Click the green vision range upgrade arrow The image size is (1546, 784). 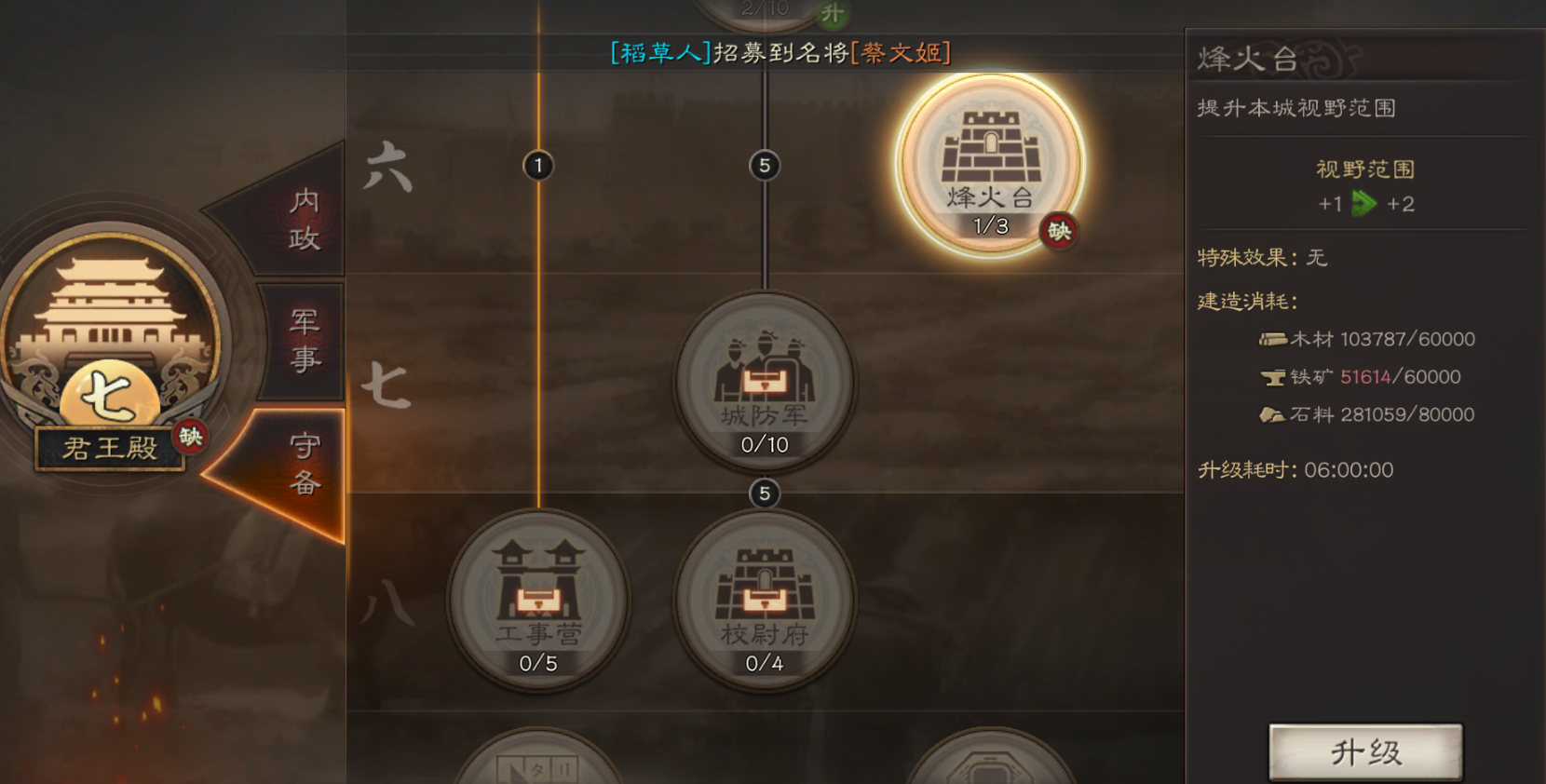coord(1364,202)
